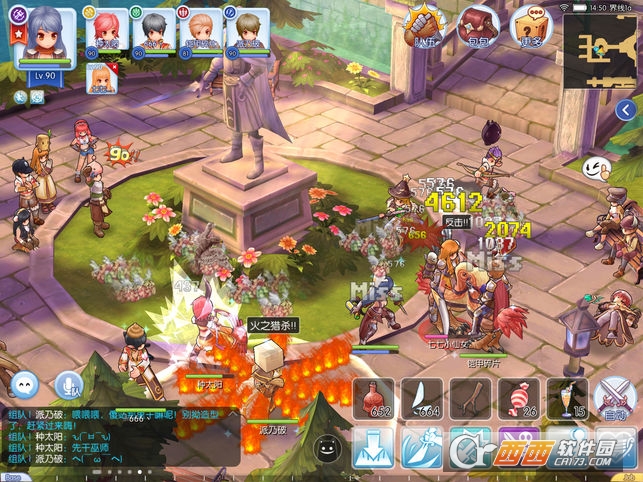Use the cocktail drink with 15 count
Viewport: 643px width, 482px height.
click(x=566, y=399)
